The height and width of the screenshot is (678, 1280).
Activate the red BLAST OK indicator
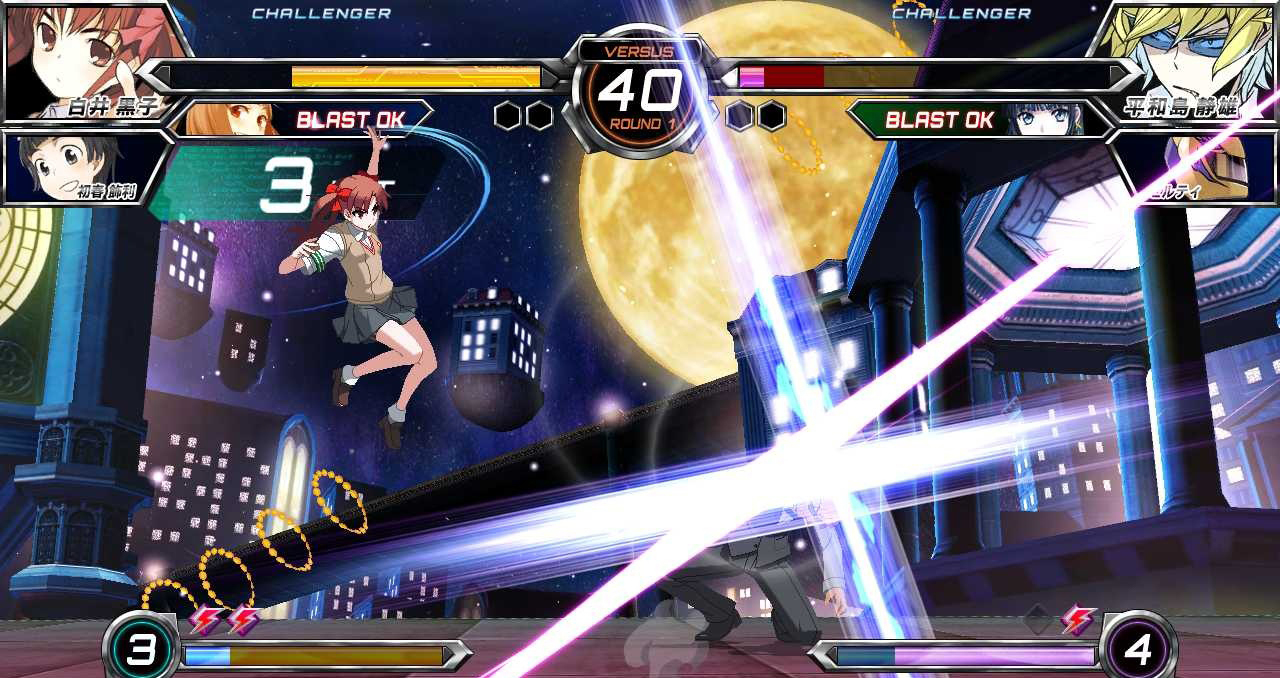(349, 120)
